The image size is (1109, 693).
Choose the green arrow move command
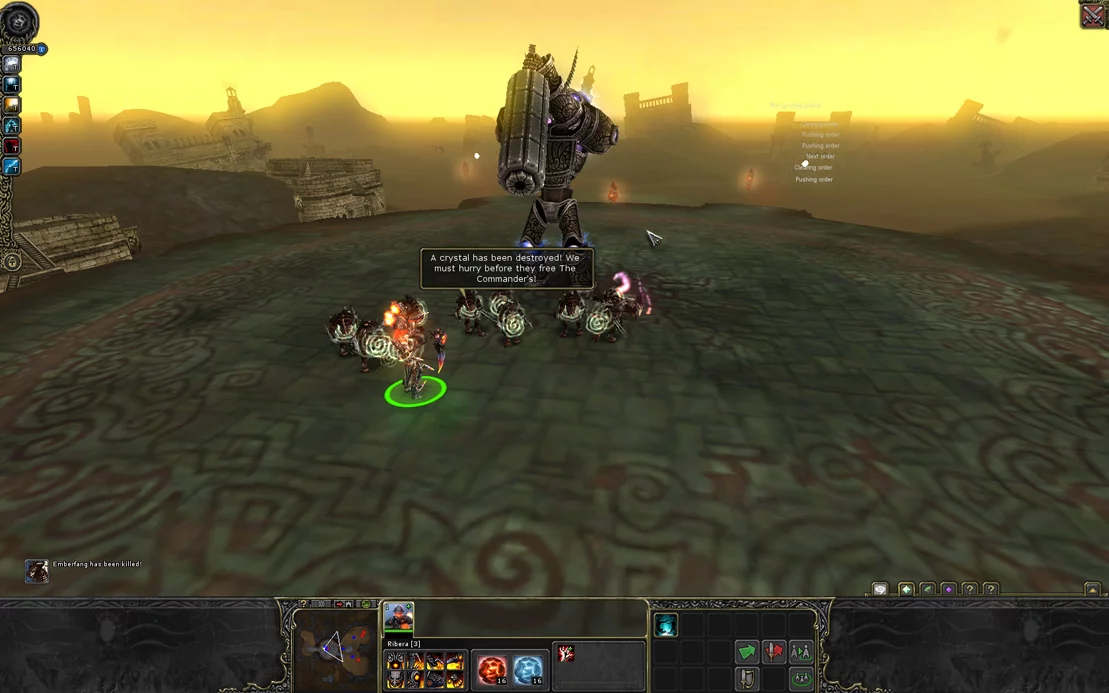[747, 652]
